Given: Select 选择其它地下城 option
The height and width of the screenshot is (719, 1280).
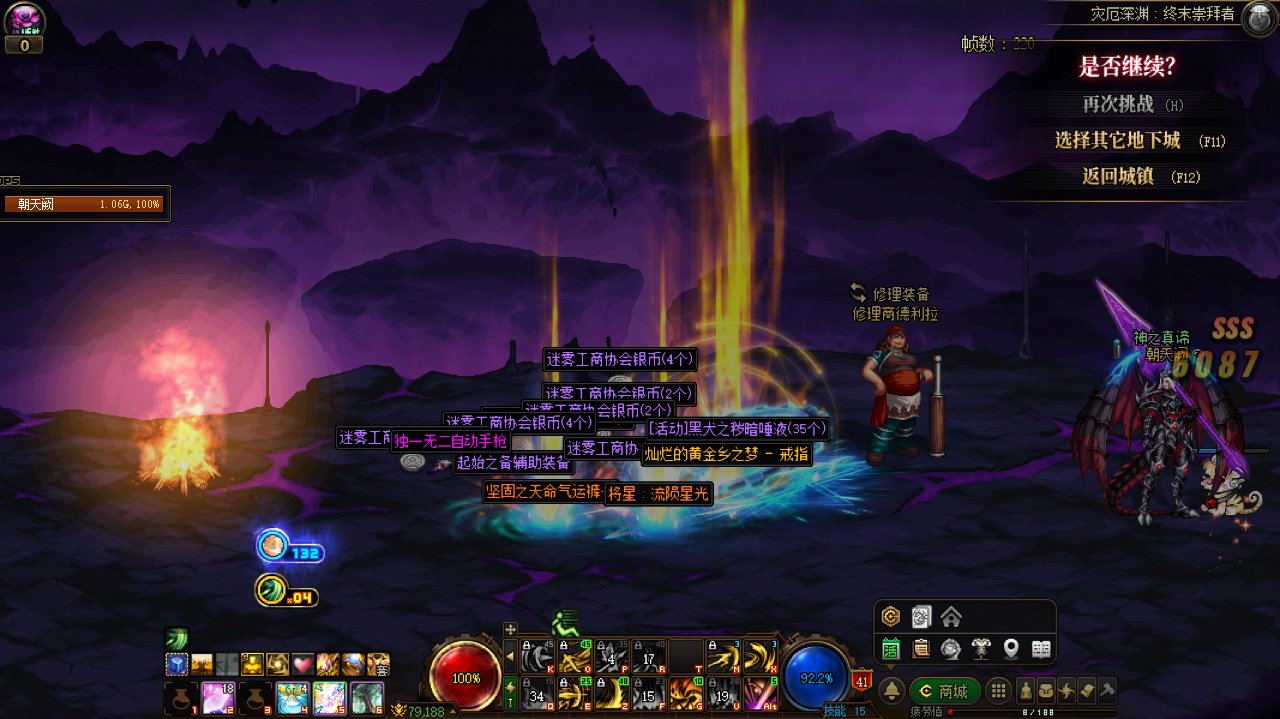Looking at the screenshot, I should (x=1118, y=140).
